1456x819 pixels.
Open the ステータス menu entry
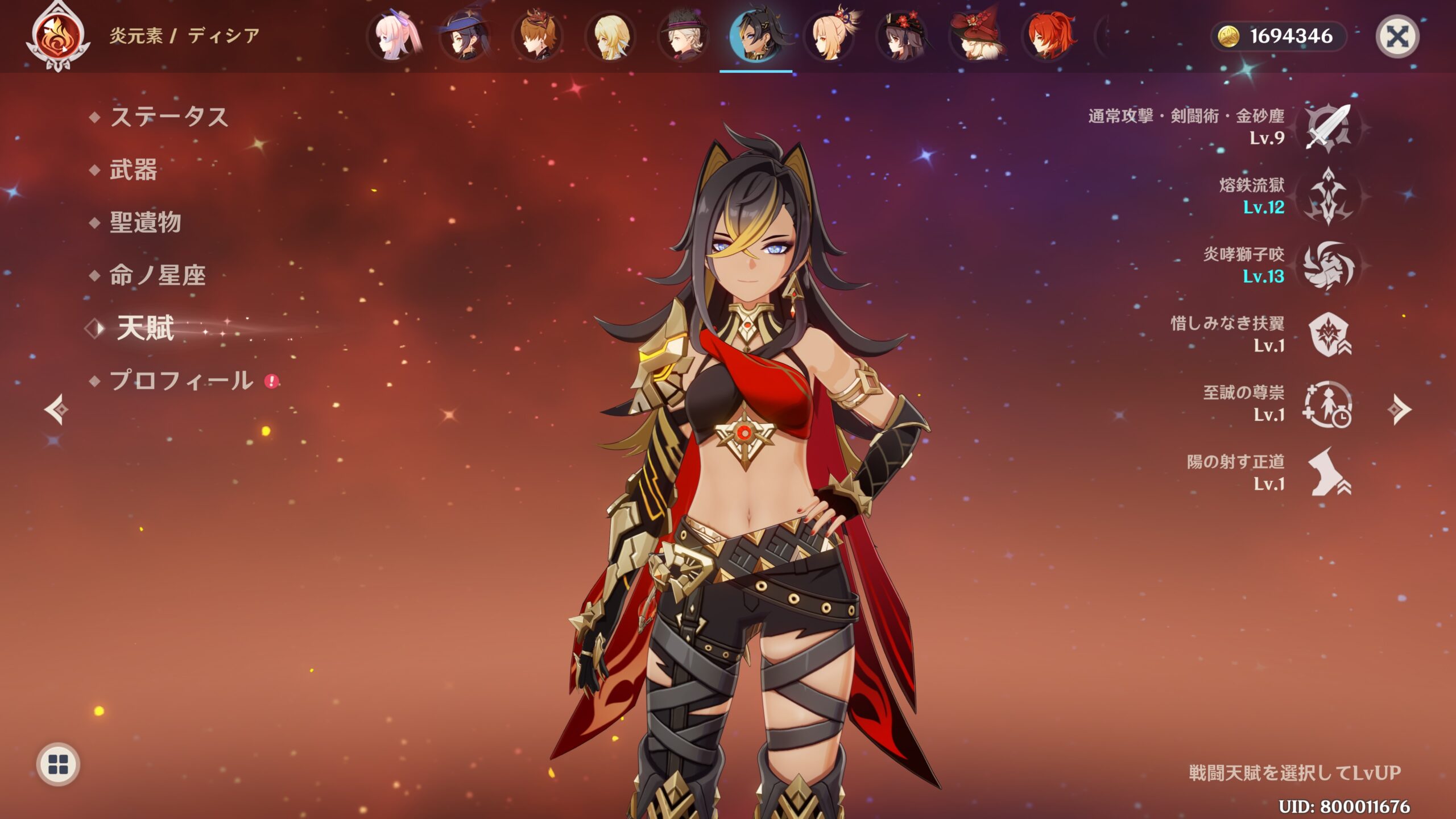point(169,117)
